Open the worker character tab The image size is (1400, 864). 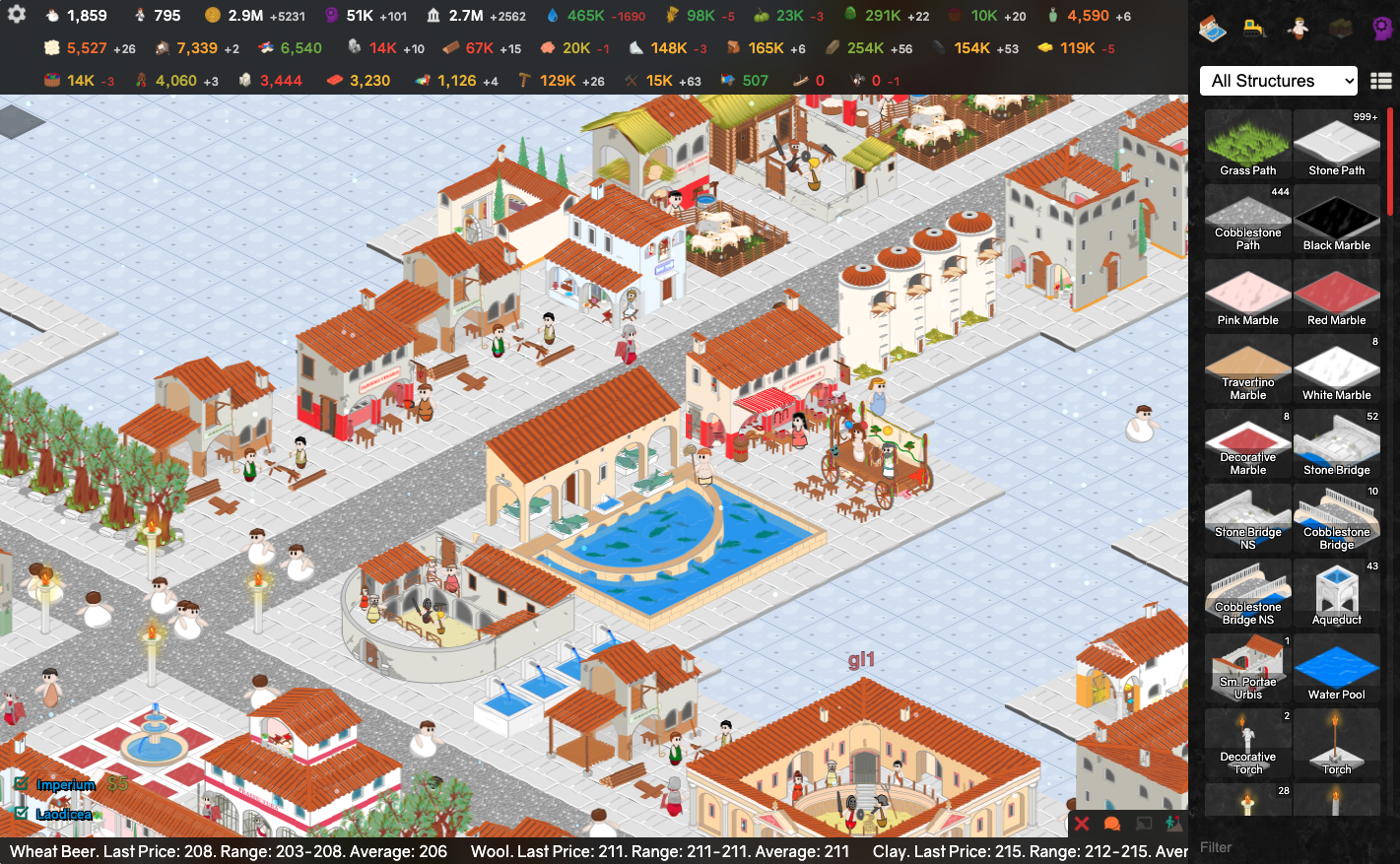pyautogui.click(x=1298, y=29)
